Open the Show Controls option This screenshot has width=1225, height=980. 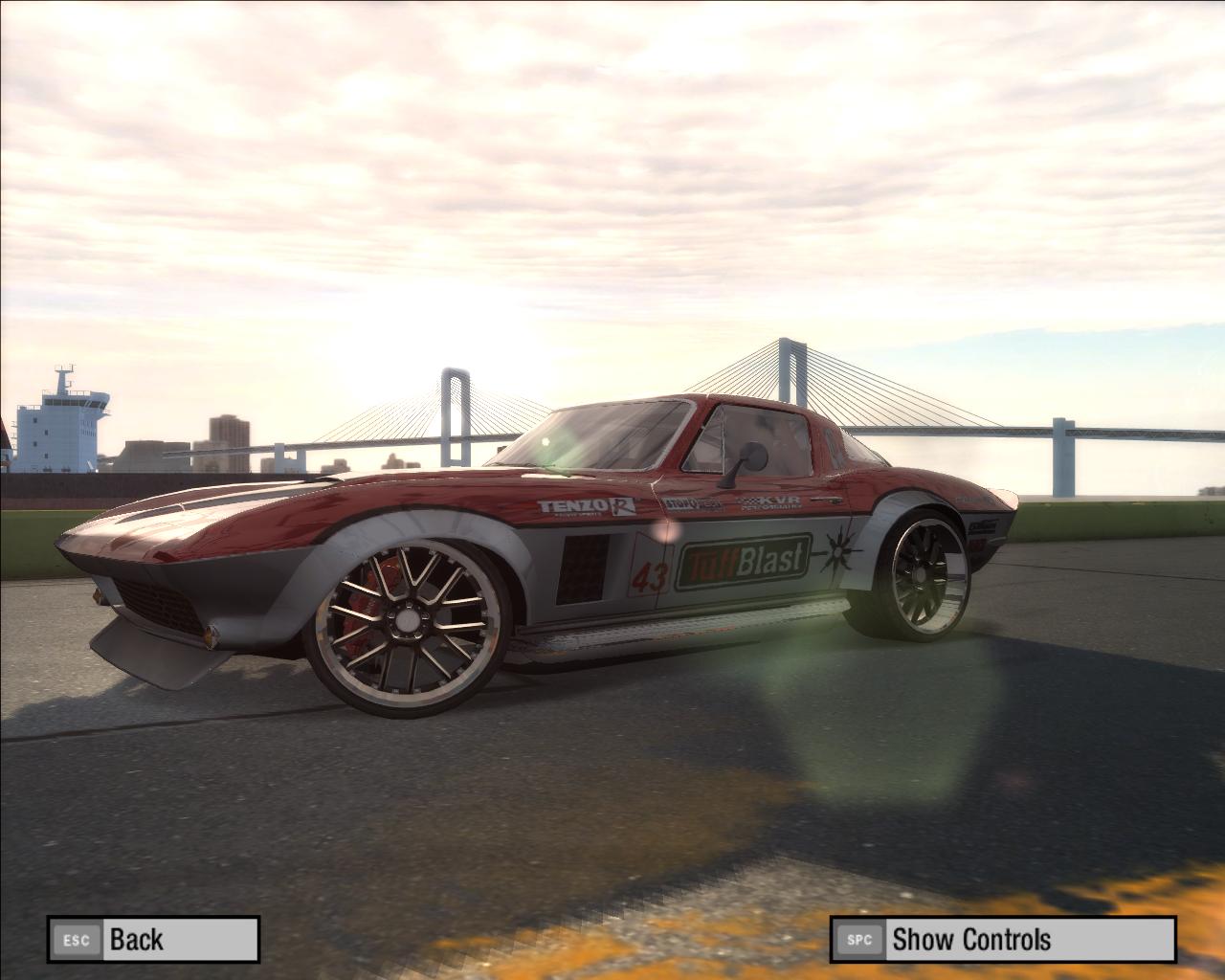(x=1001, y=939)
